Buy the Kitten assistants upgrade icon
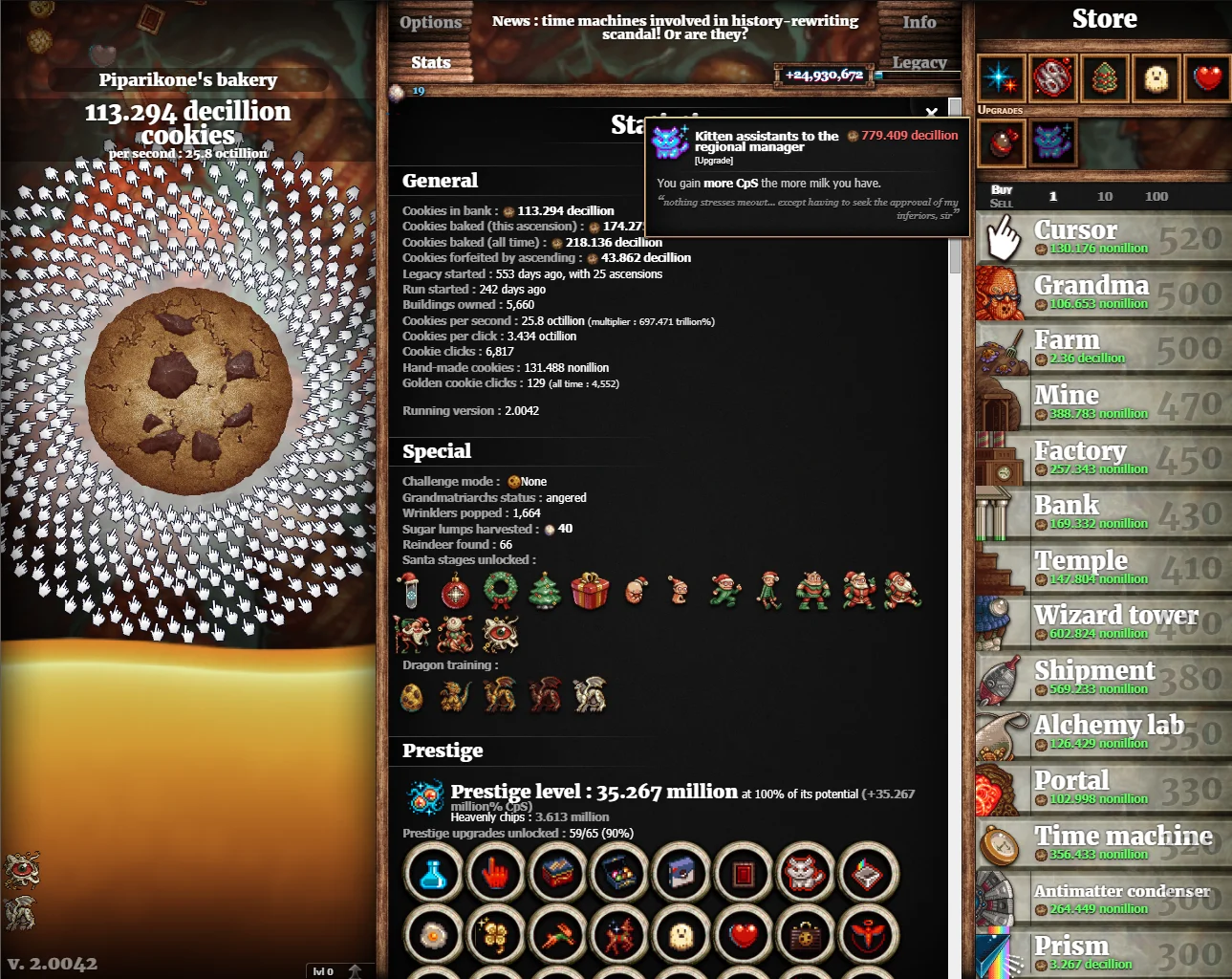This screenshot has width=1232, height=979. (x=1052, y=142)
